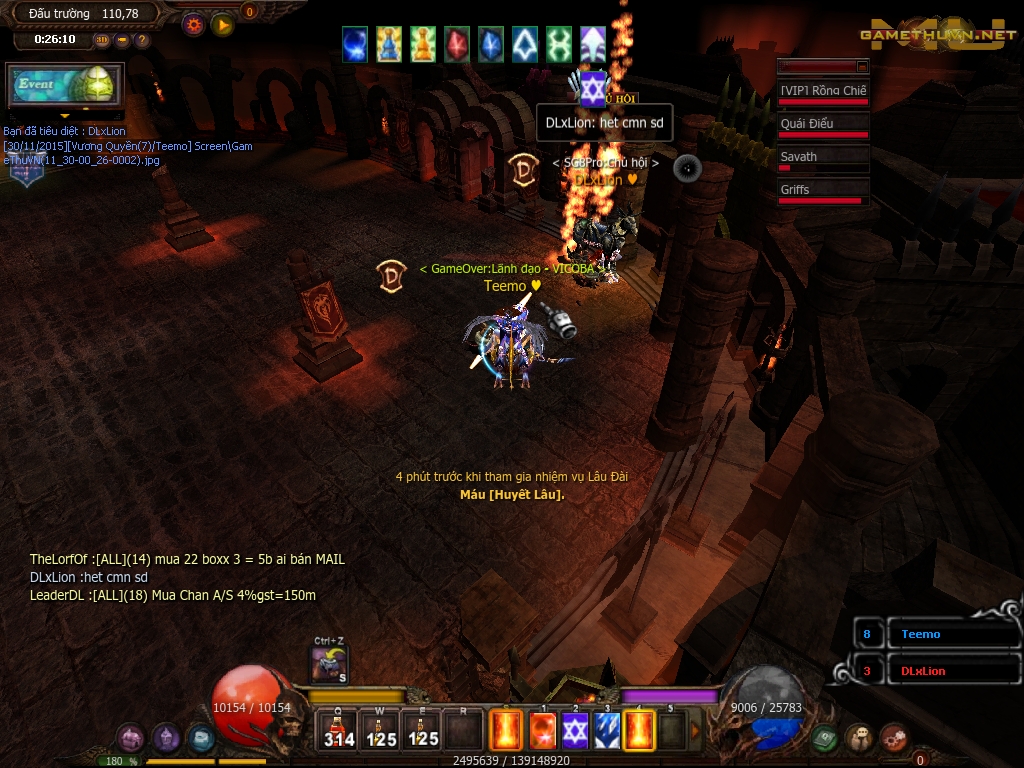Image resolution: width=1024 pixels, height=768 pixels.
Task: Open the orange gear settings button
Action: [x=194, y=25]
